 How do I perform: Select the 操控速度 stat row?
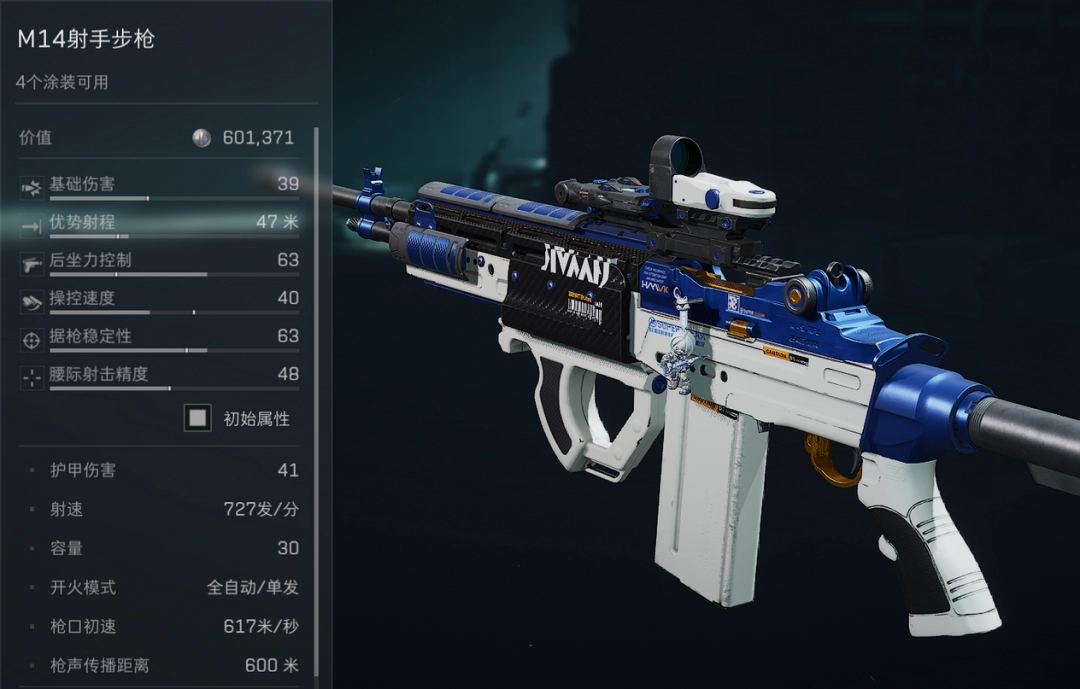point(160,299)
